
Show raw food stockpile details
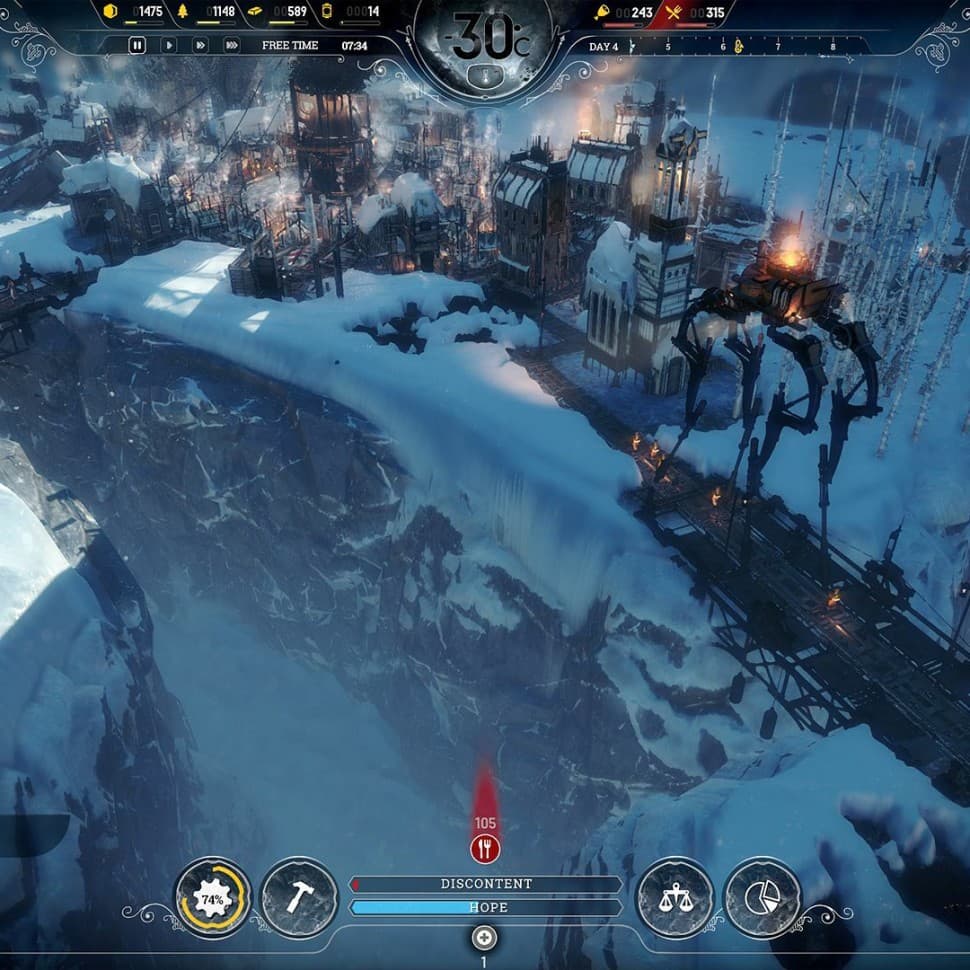click(x=623, y=12)
